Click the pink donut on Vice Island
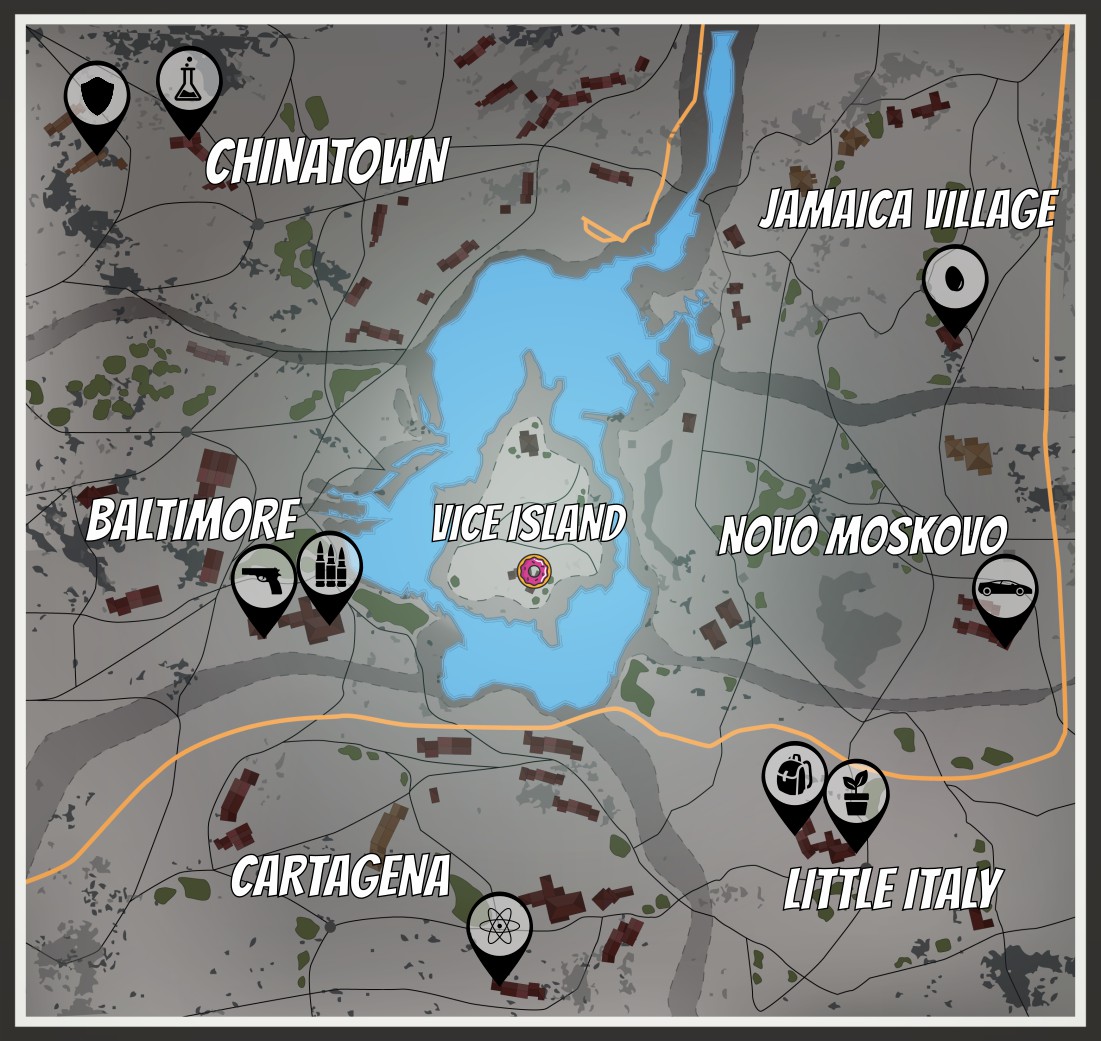The image size is (1101, 1041). (x=534, y=571)
